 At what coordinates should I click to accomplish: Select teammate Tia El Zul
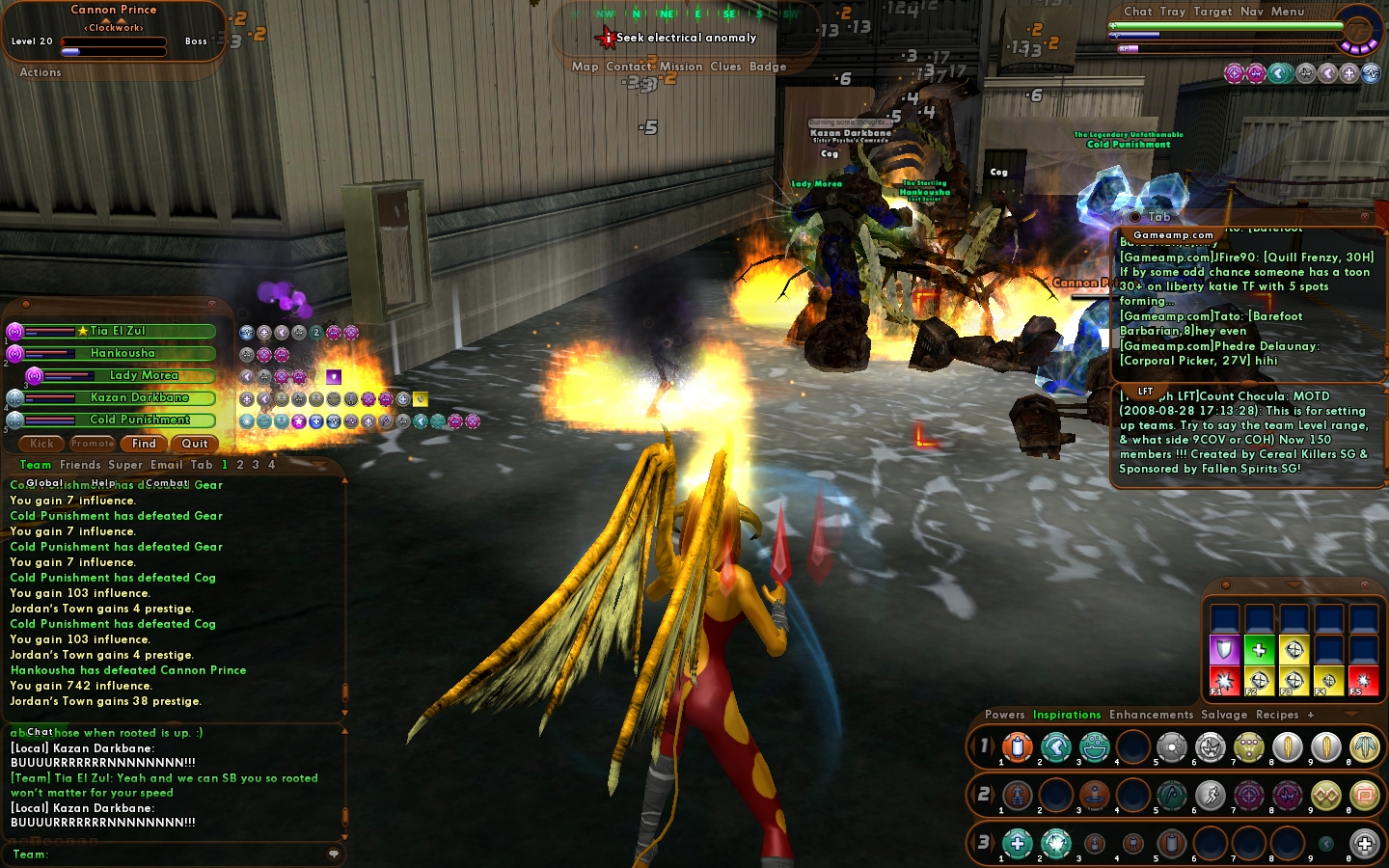(118, 331)
